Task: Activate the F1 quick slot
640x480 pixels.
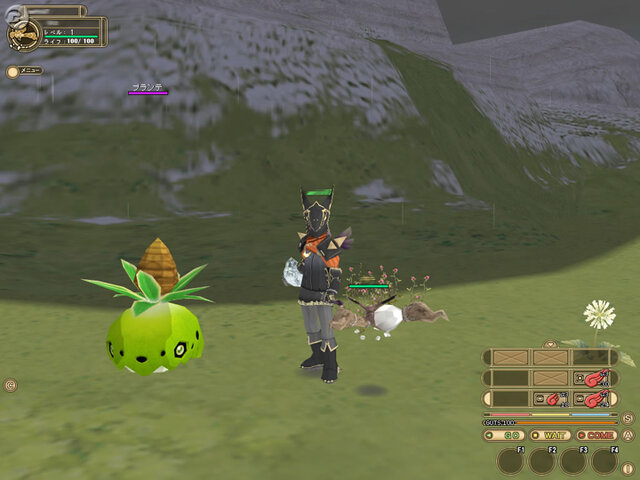Action: tap(511, 460)
